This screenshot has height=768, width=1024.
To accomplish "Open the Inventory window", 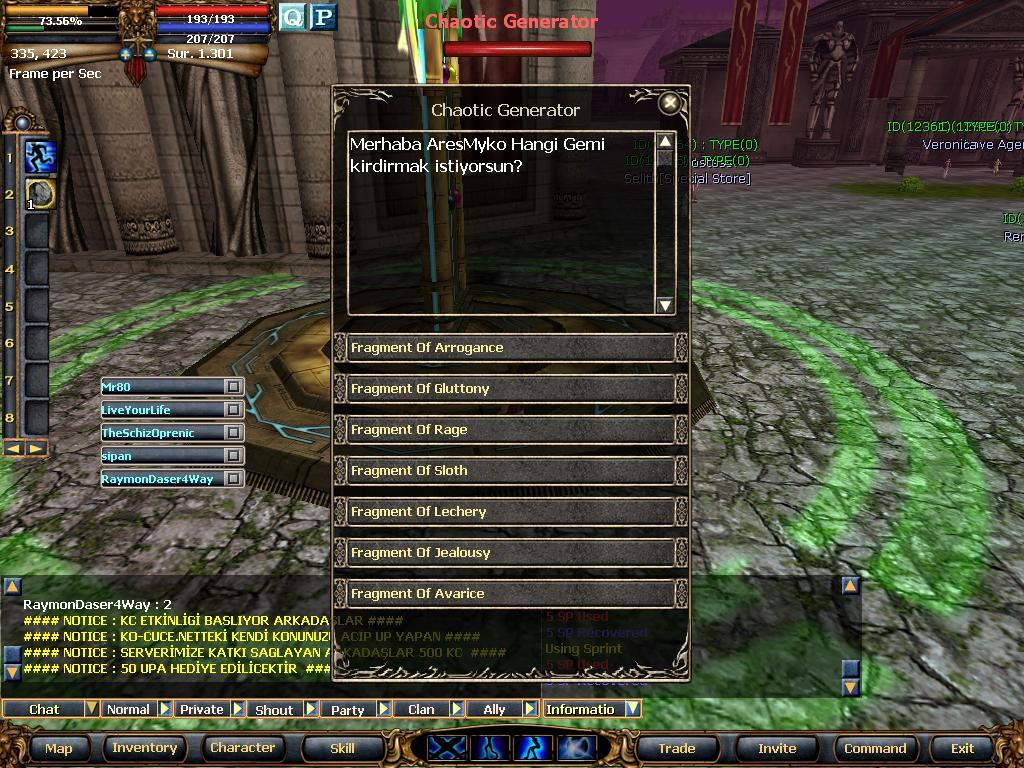I will coord(144,748).
